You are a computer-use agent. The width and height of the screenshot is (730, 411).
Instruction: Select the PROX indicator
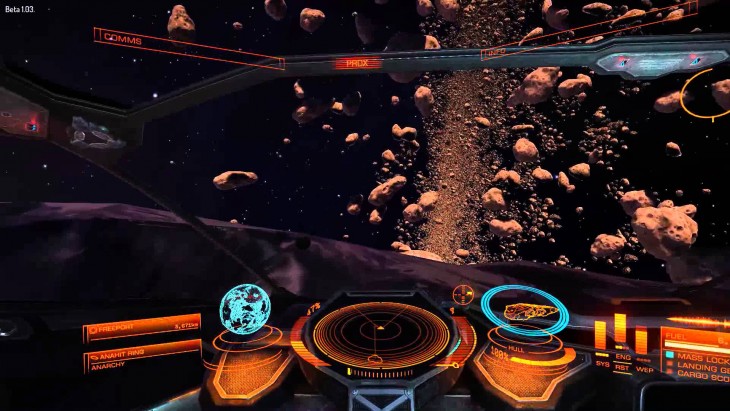pos(358,62)
